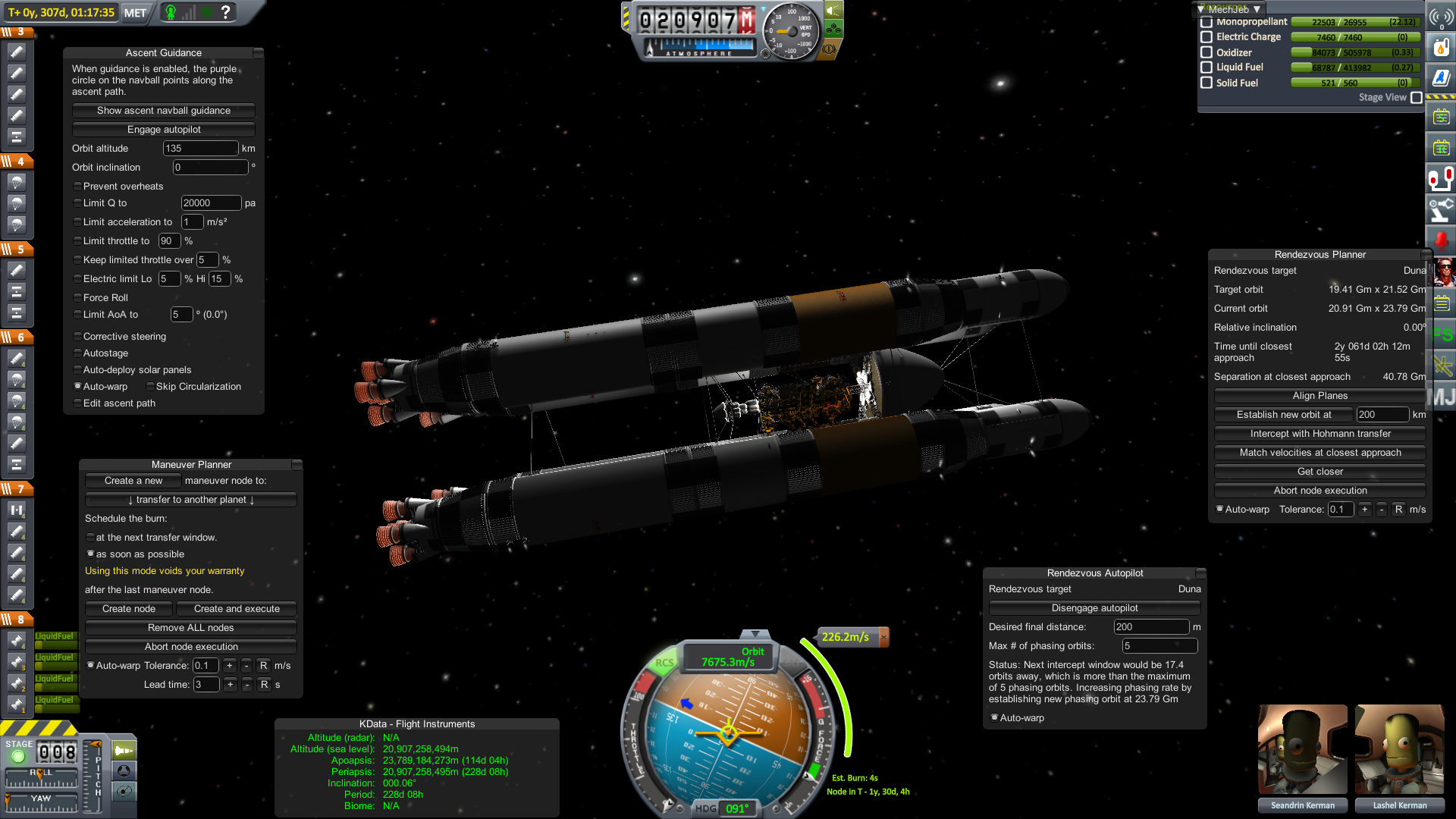The width and height of the screenshot is (1456, 819).
Task: Engage the ascent autopilot
Action: coord(163,130)
